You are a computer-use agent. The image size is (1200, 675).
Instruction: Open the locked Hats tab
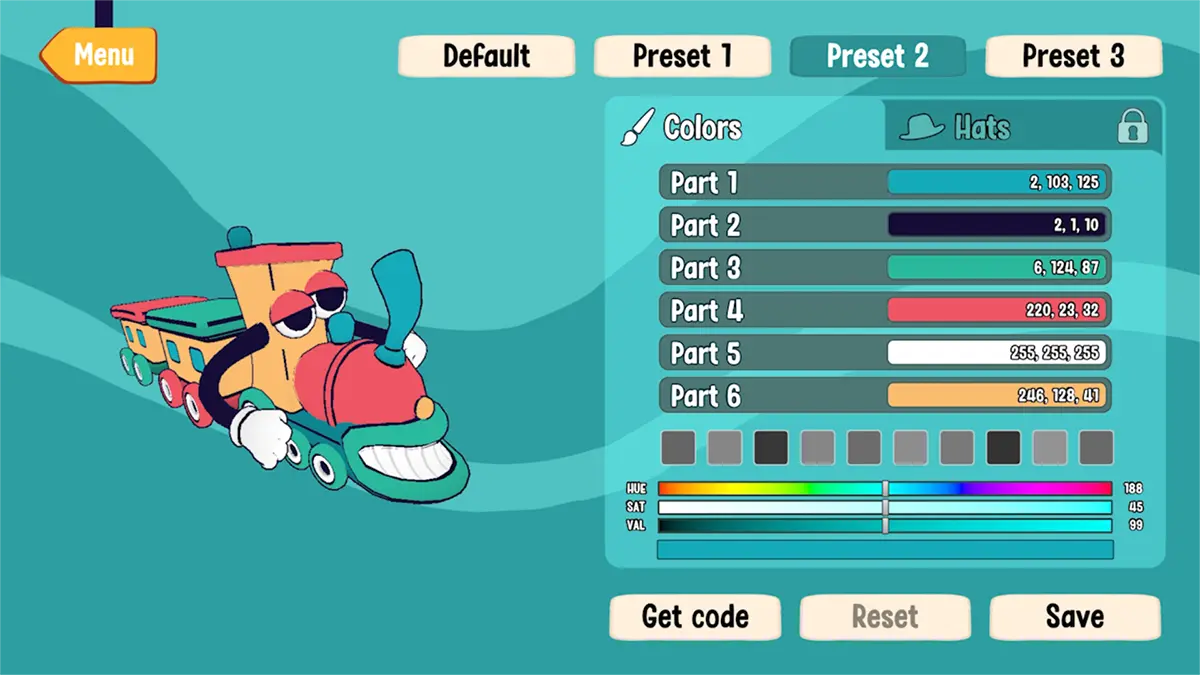1020,128
